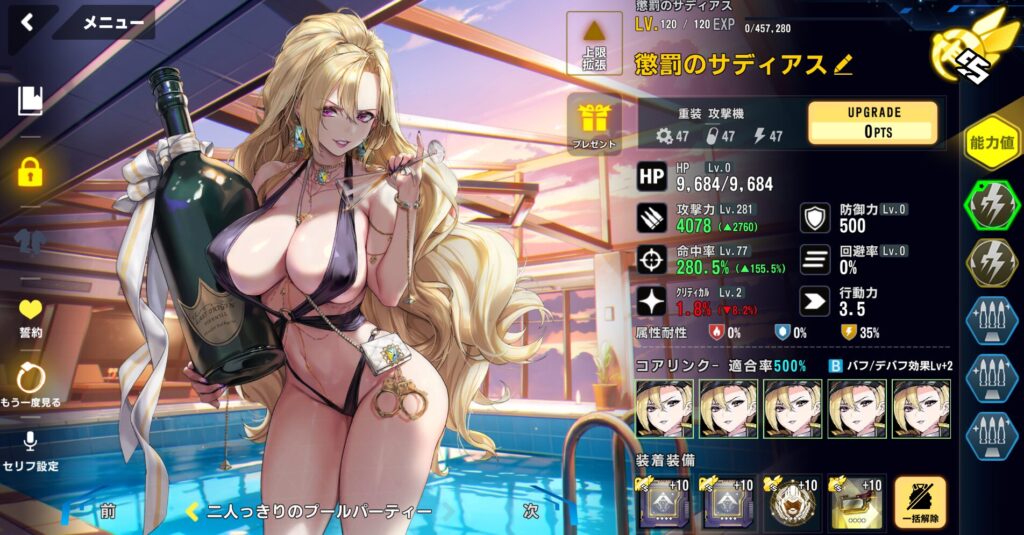
Task: Open the バフ/デバフ効果 core link bonus
Action: (889, 366)
